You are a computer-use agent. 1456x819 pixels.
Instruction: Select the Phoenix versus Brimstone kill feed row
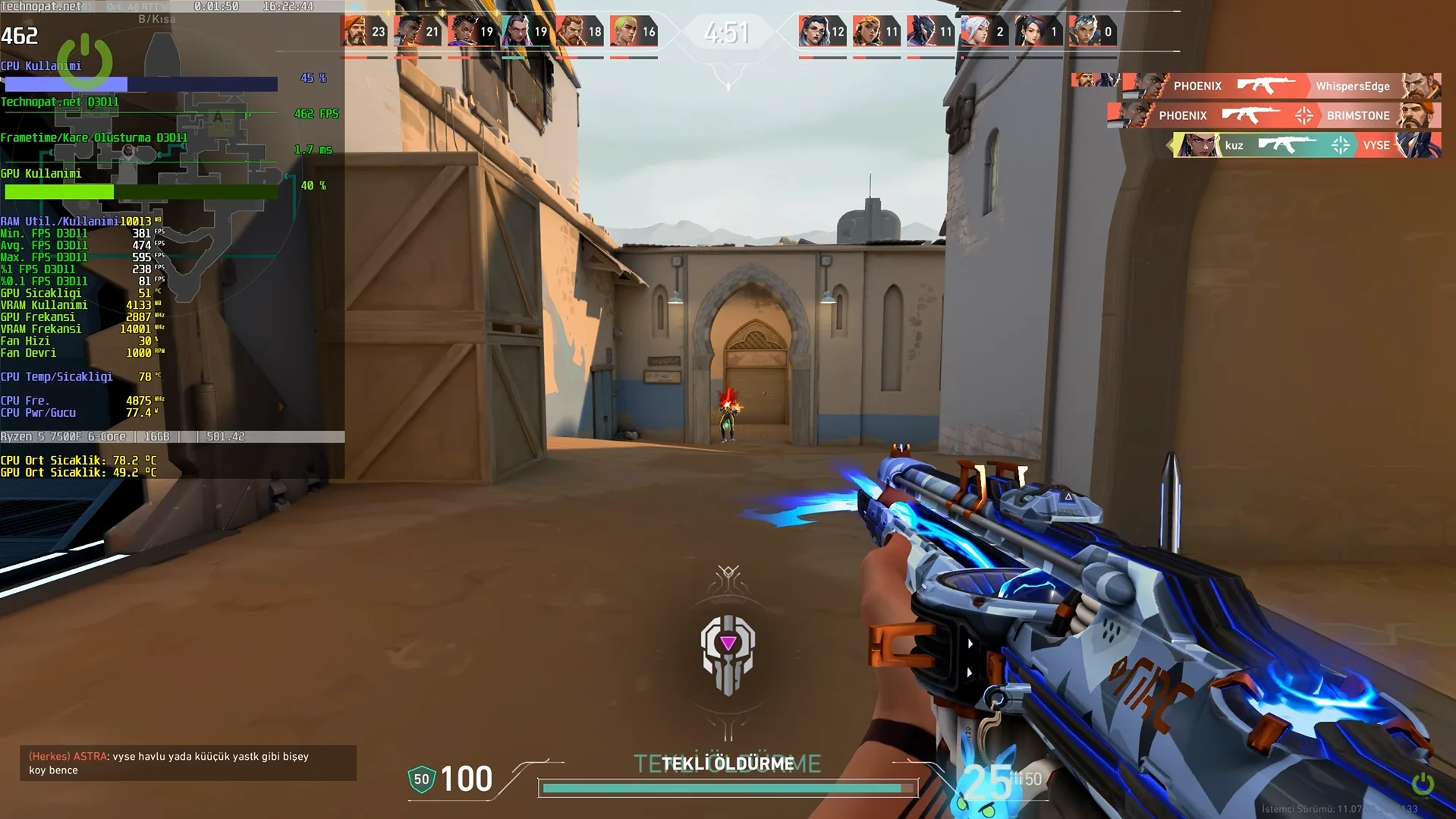(1273, 115)
